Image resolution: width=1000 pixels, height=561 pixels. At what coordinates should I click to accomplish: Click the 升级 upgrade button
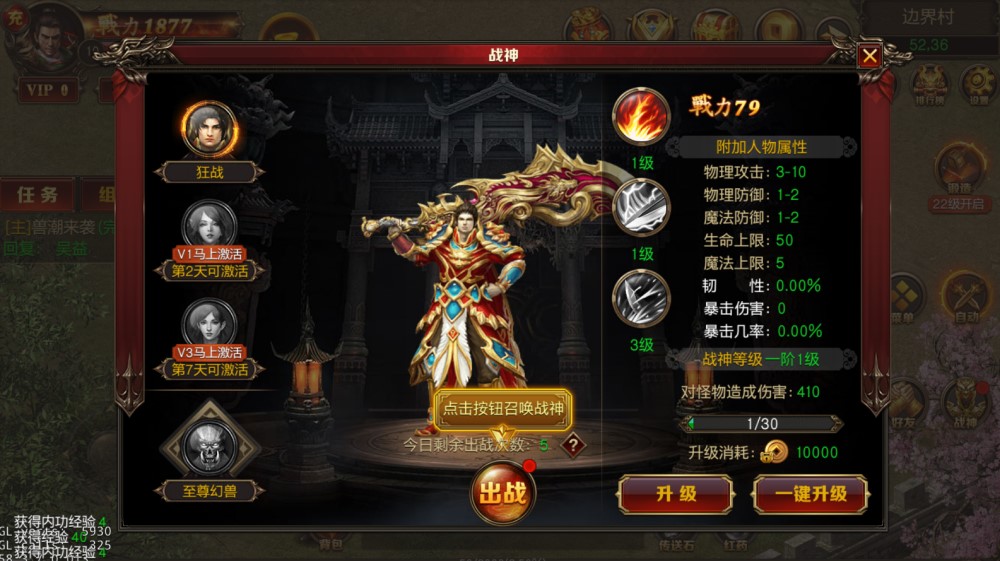point(675,494)
